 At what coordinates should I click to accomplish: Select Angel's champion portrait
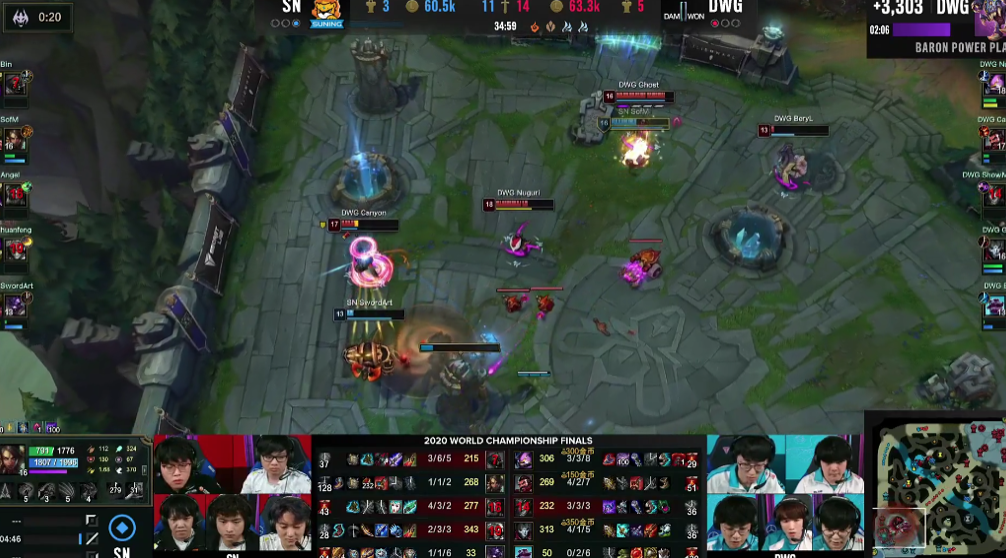click(15, 195)
